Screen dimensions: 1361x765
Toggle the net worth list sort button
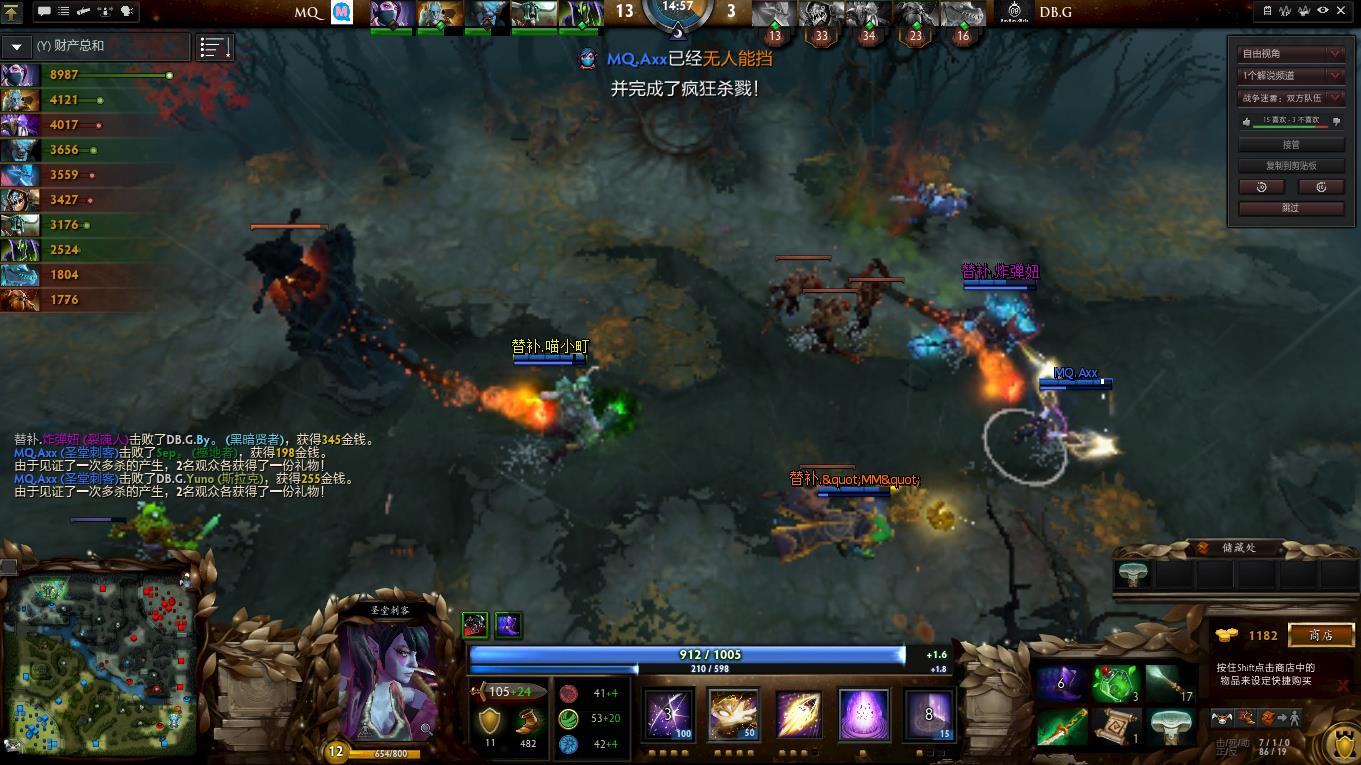coord(215,47)
